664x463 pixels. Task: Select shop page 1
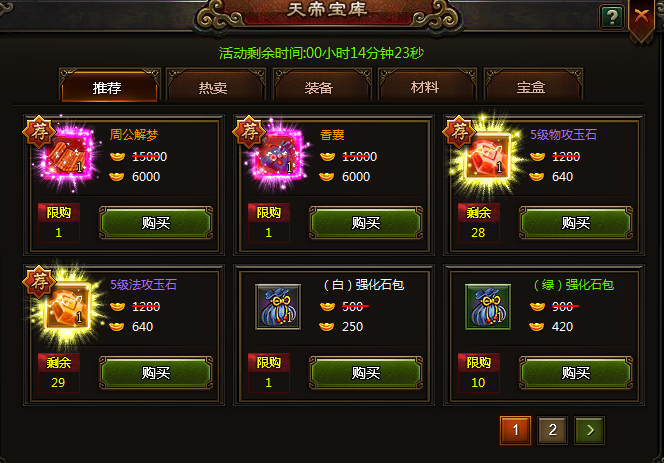click(515, 430)
